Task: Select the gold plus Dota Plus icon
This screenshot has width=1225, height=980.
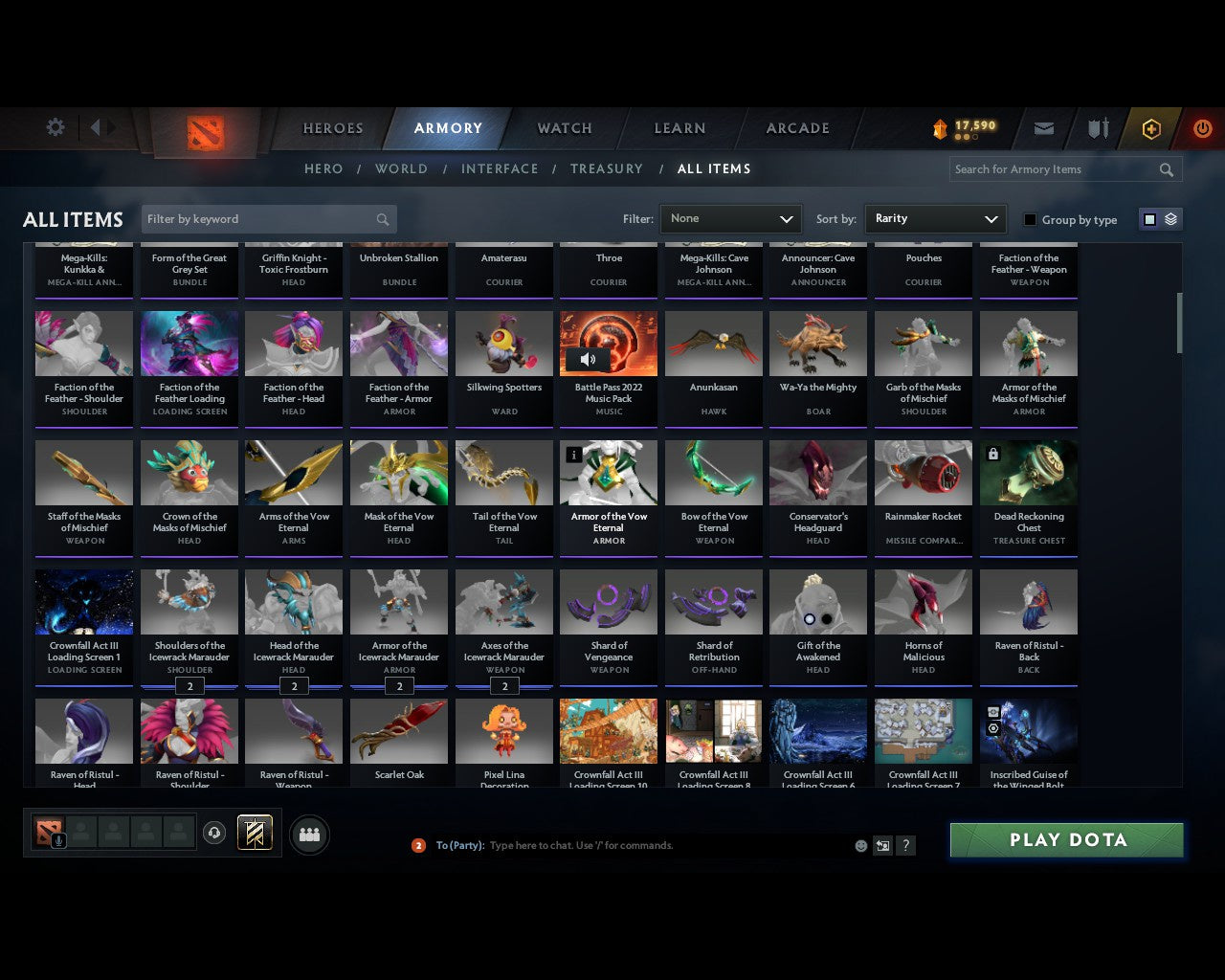Action: click(x=1151, y=128)
